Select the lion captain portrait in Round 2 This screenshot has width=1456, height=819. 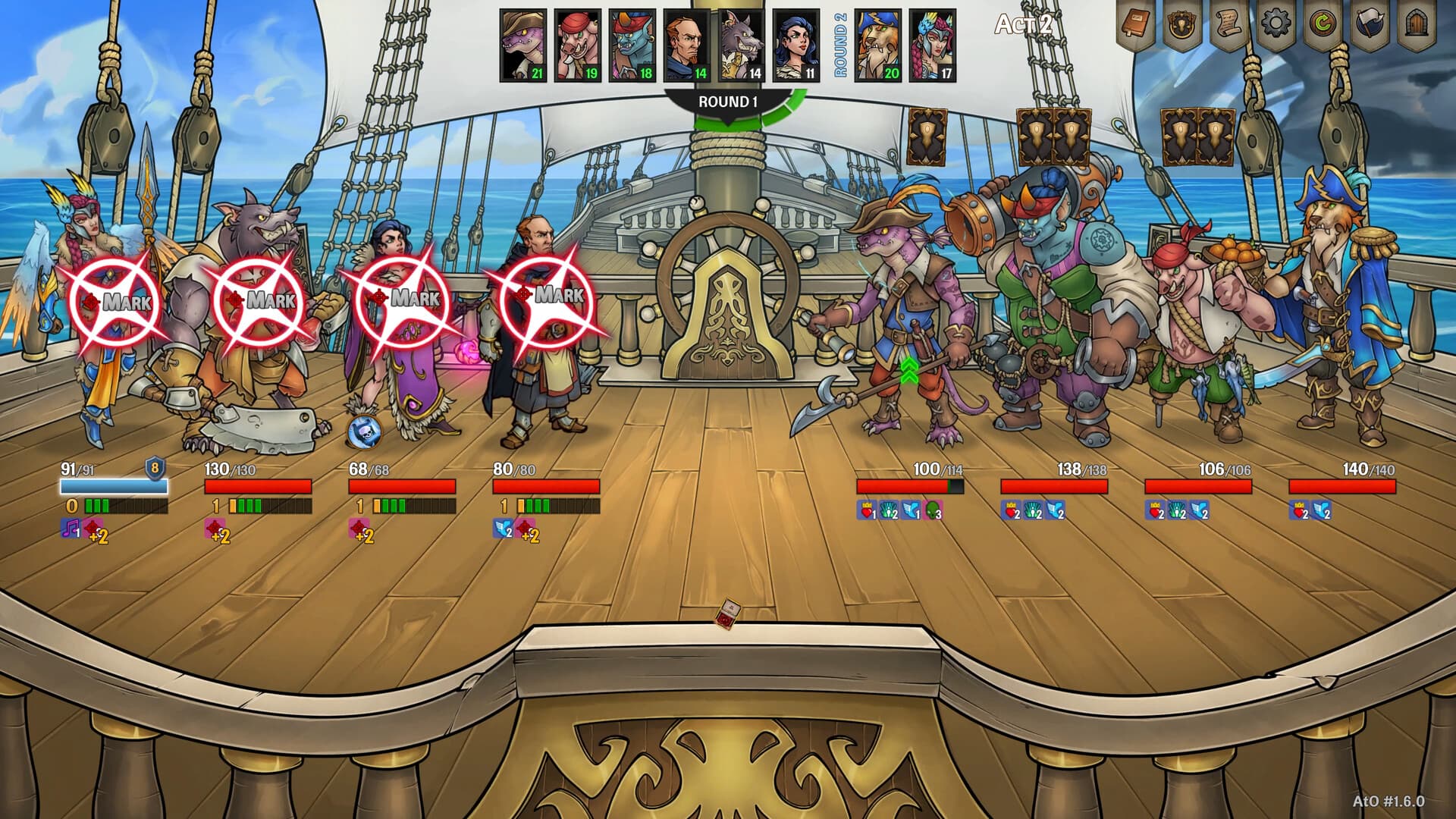[878, 45]
